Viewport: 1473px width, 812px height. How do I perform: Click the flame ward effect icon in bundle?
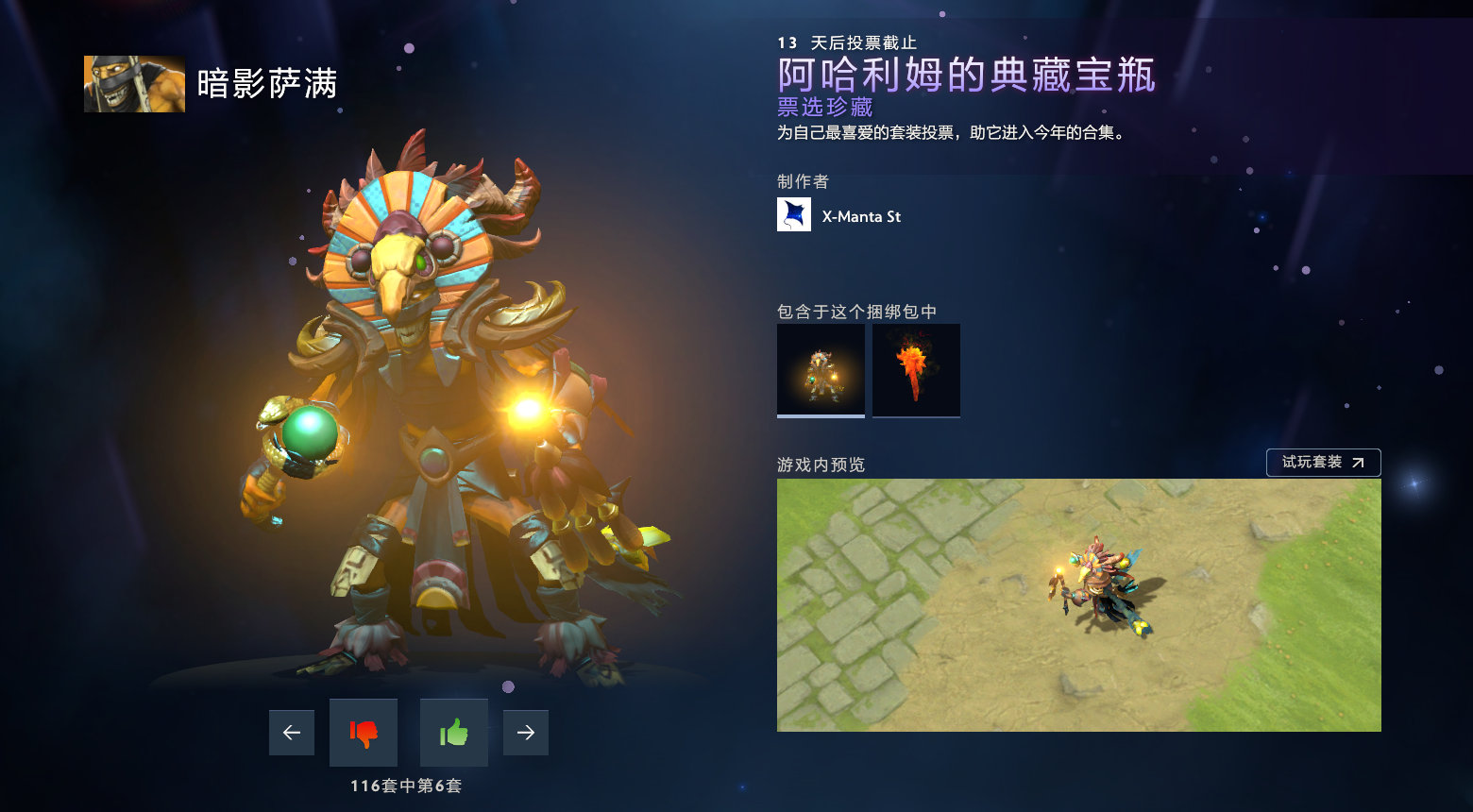pyautogui.click(x=915, y=369)
